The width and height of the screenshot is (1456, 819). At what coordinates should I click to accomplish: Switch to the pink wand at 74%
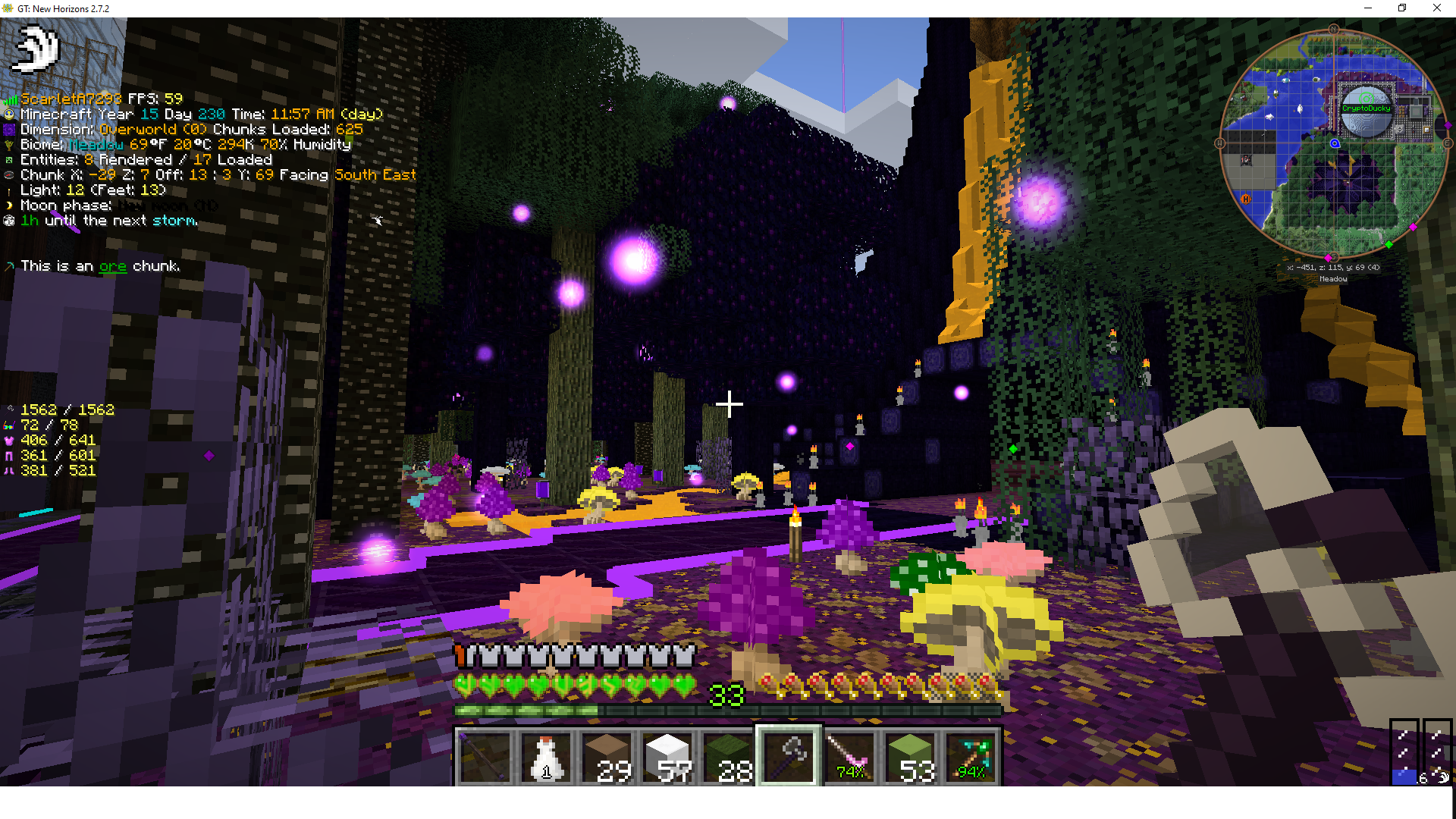coord(849,755)
